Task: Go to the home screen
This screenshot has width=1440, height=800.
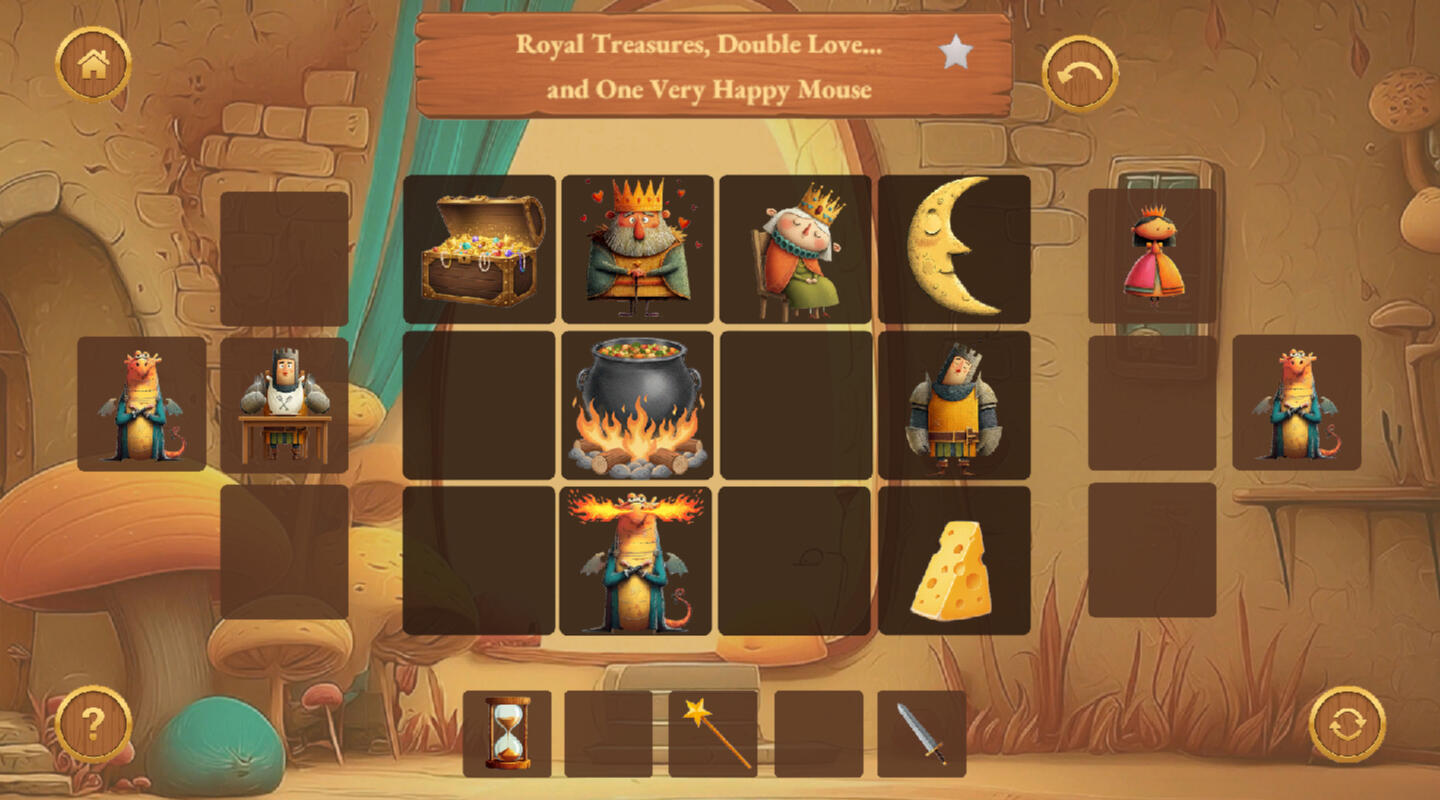Action: [93, 65]
